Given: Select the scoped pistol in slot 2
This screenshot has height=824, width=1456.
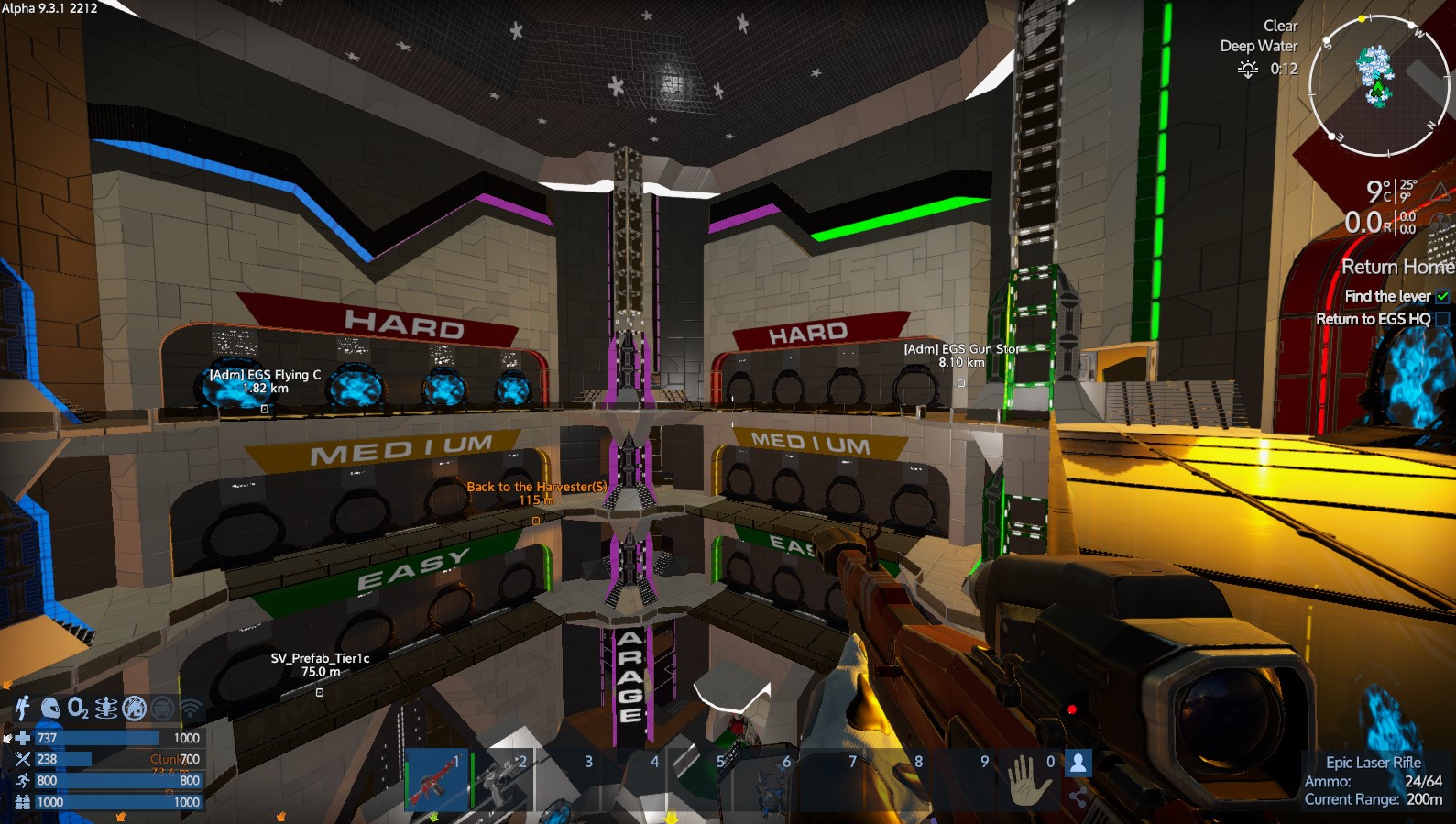Looking at the screenshot, I should tap(501, 779).
